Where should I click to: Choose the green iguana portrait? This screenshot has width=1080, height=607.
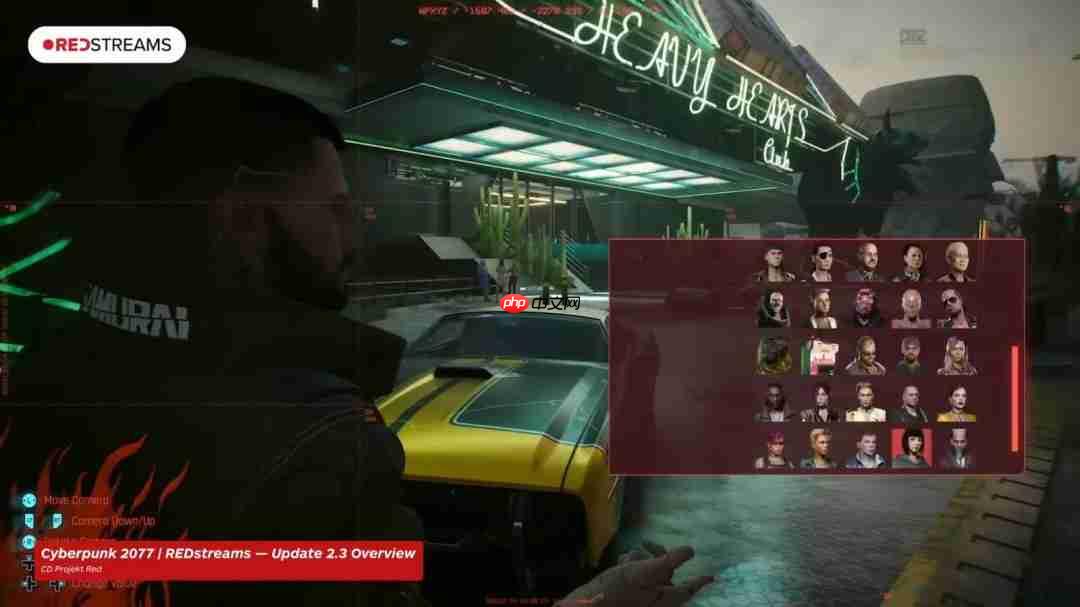click(774, 356)
